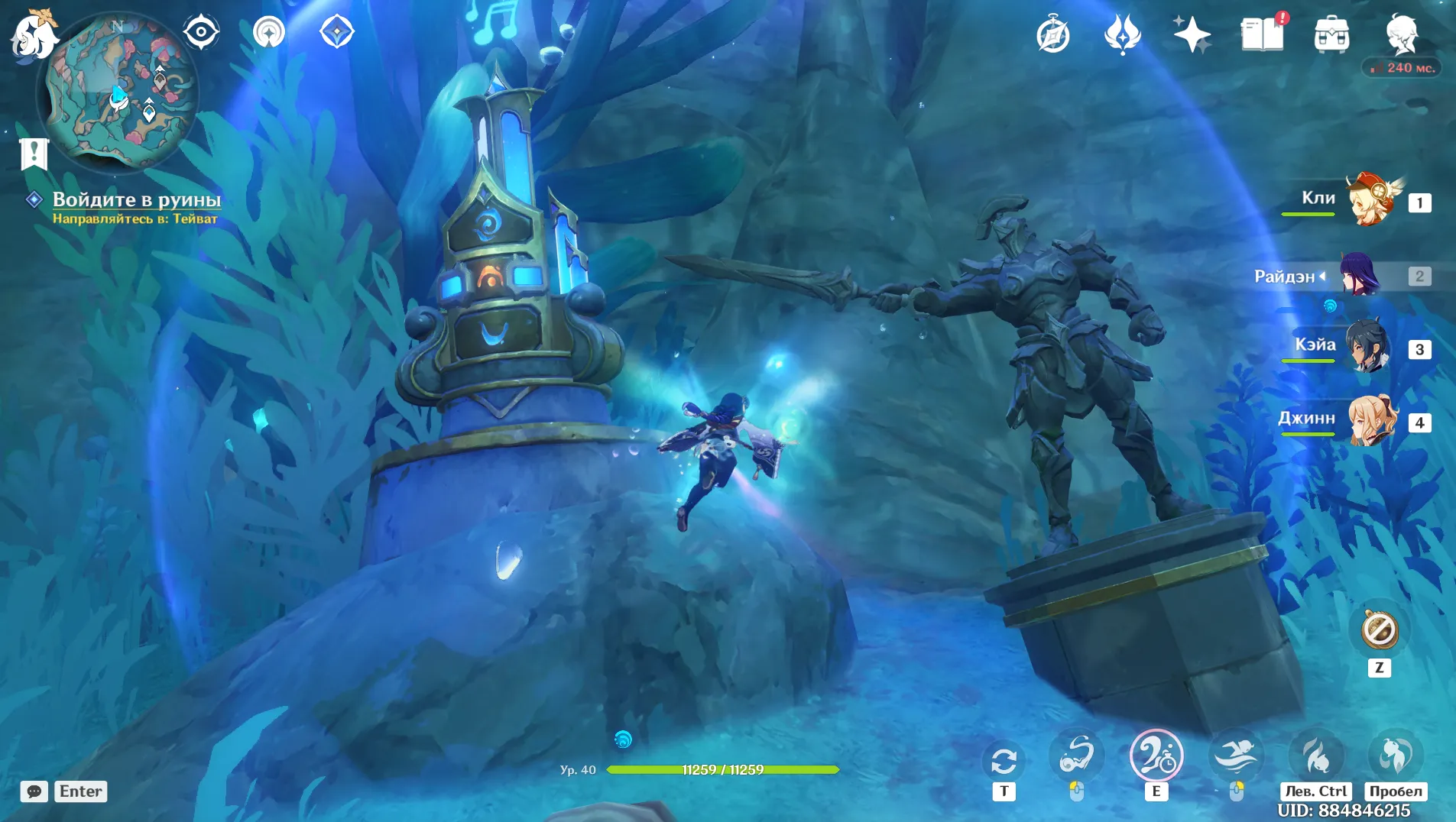The image size is (1456, 822).
Task: Open the Paimon menu icon
Action: 34,36
